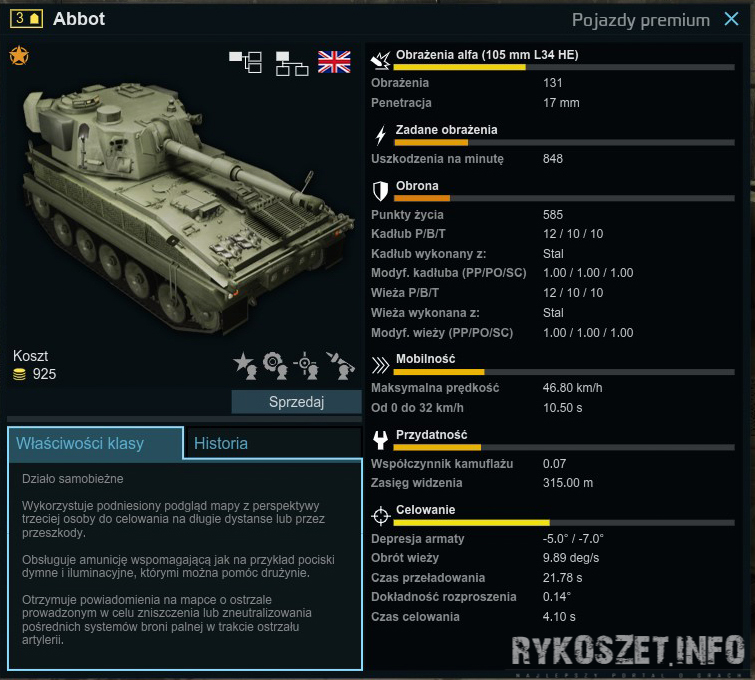Click the tier 3 vehicle class badge
Image resolution: width=755 pixels, height=680 pixels.
(x=27, y=18)
